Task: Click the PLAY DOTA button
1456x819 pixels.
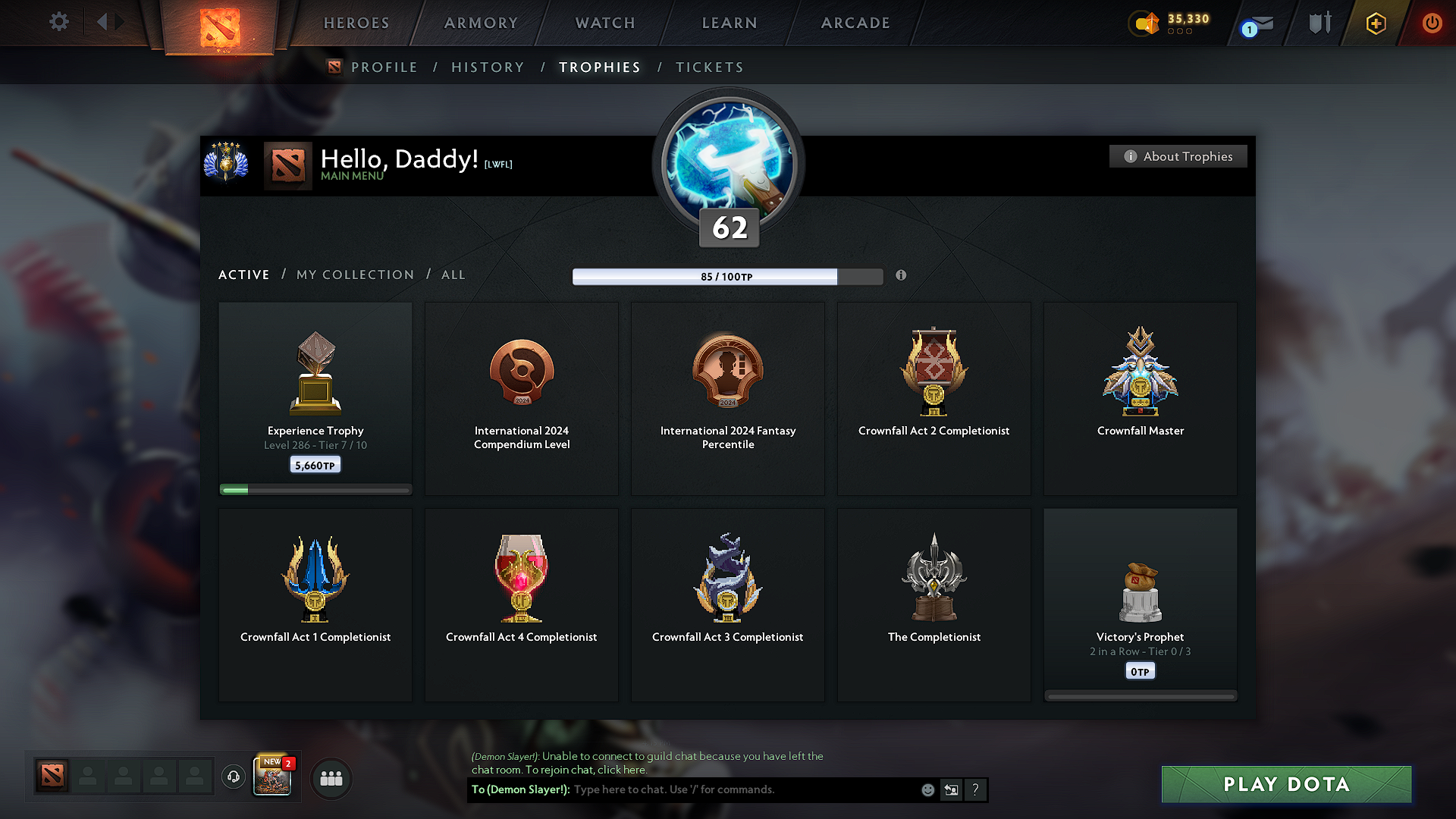Action: pos(1285,784)
